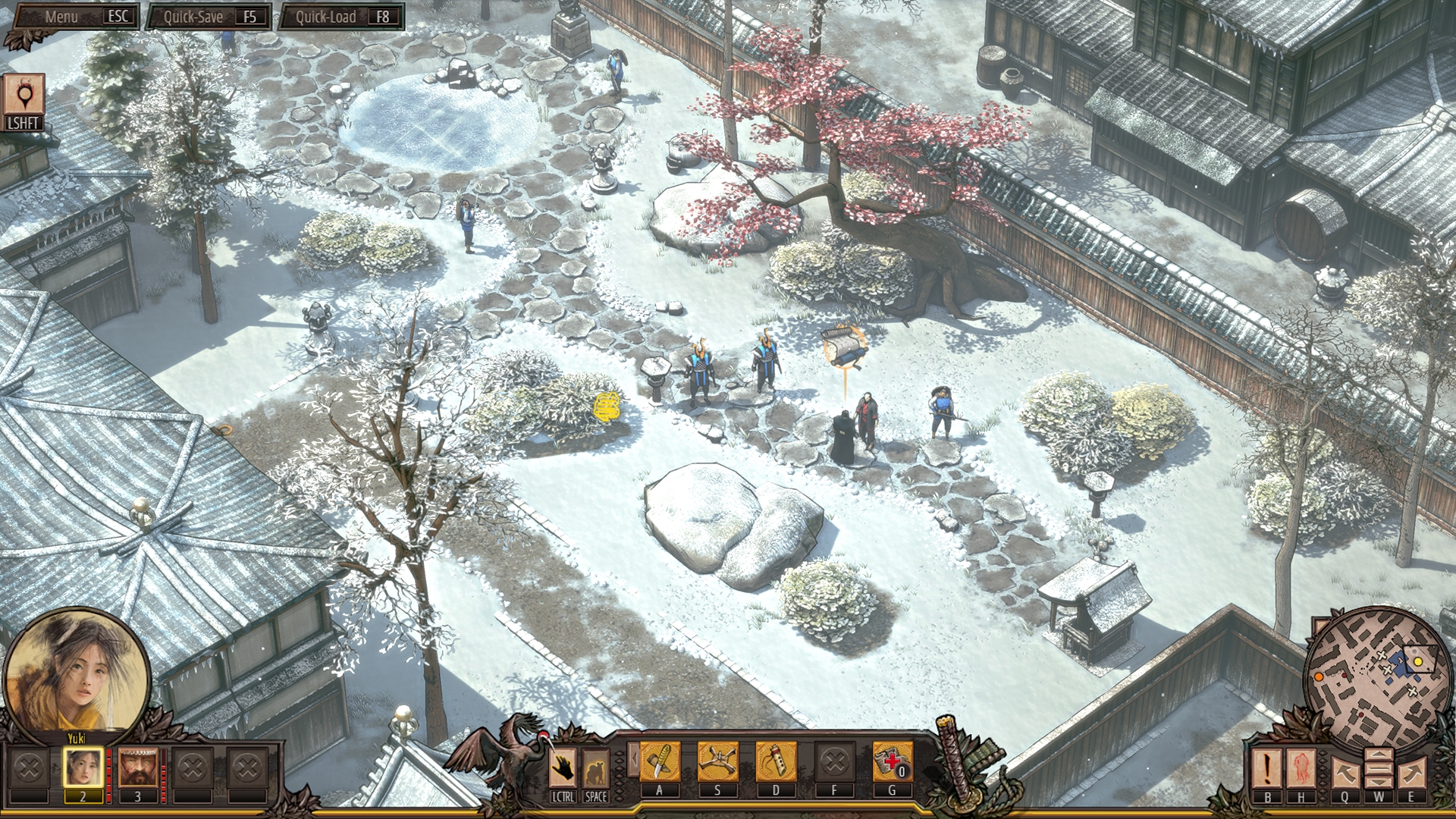Rotate camera left with the arrow button
This screenshot has width=1456, height=819.
(x=1345, y=772)
